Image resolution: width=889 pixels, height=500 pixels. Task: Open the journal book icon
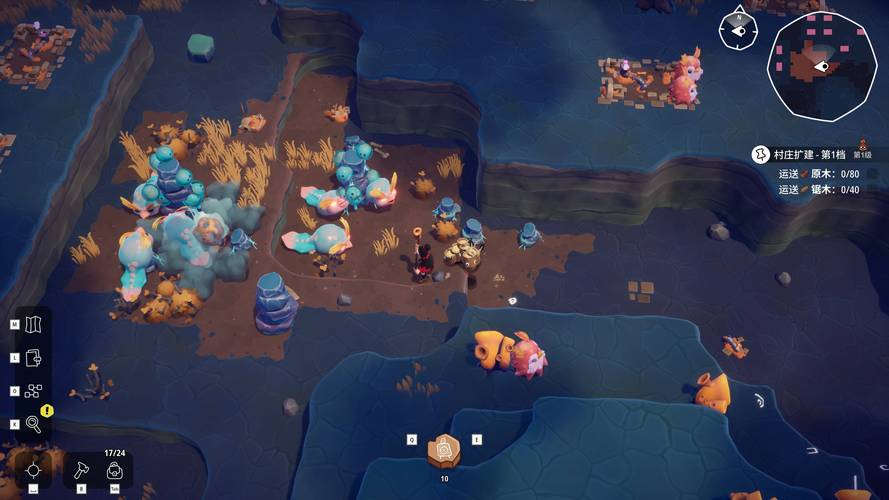[34, 358]
